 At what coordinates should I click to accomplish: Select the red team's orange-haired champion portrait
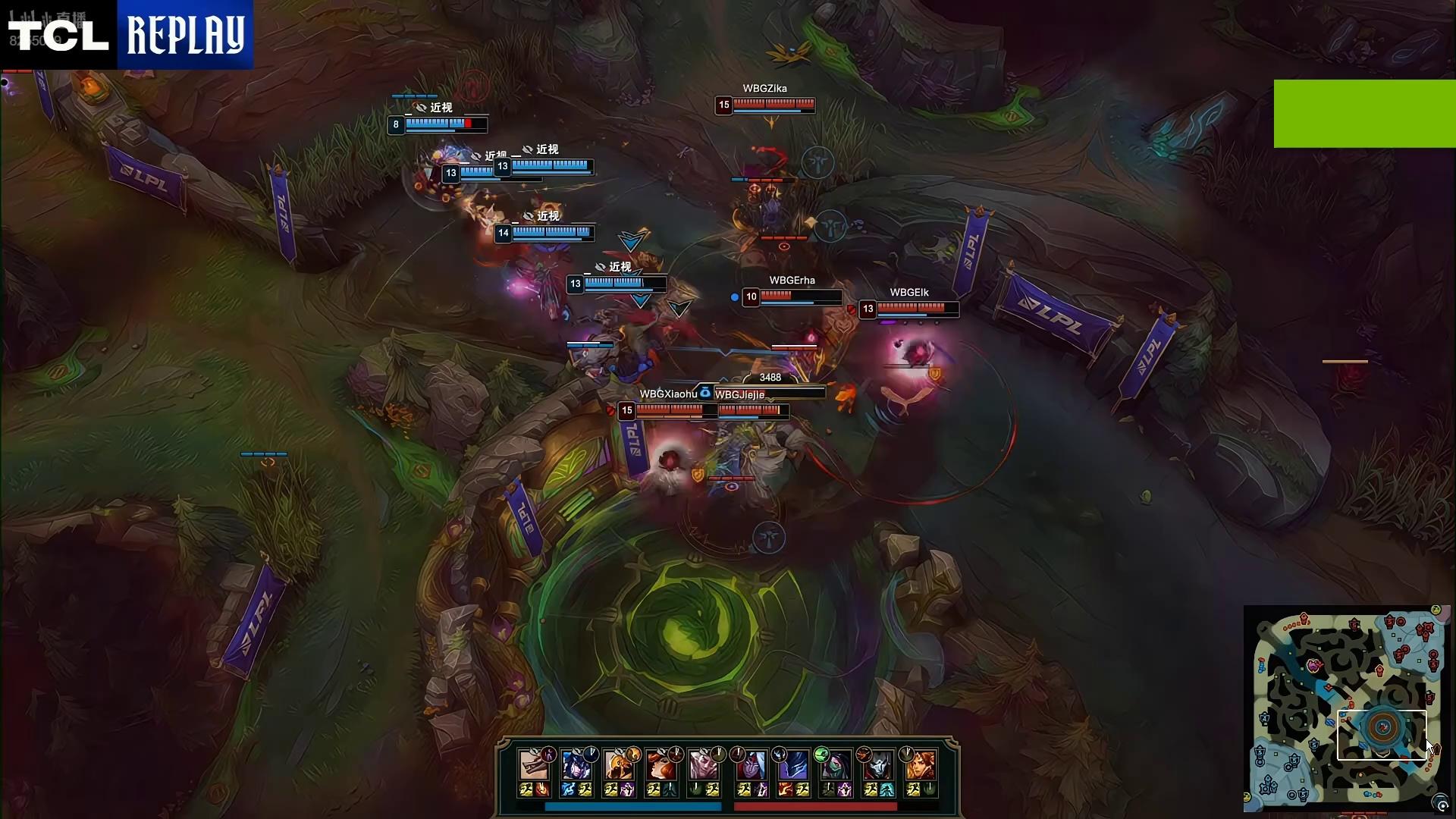[x=921, y=766]
